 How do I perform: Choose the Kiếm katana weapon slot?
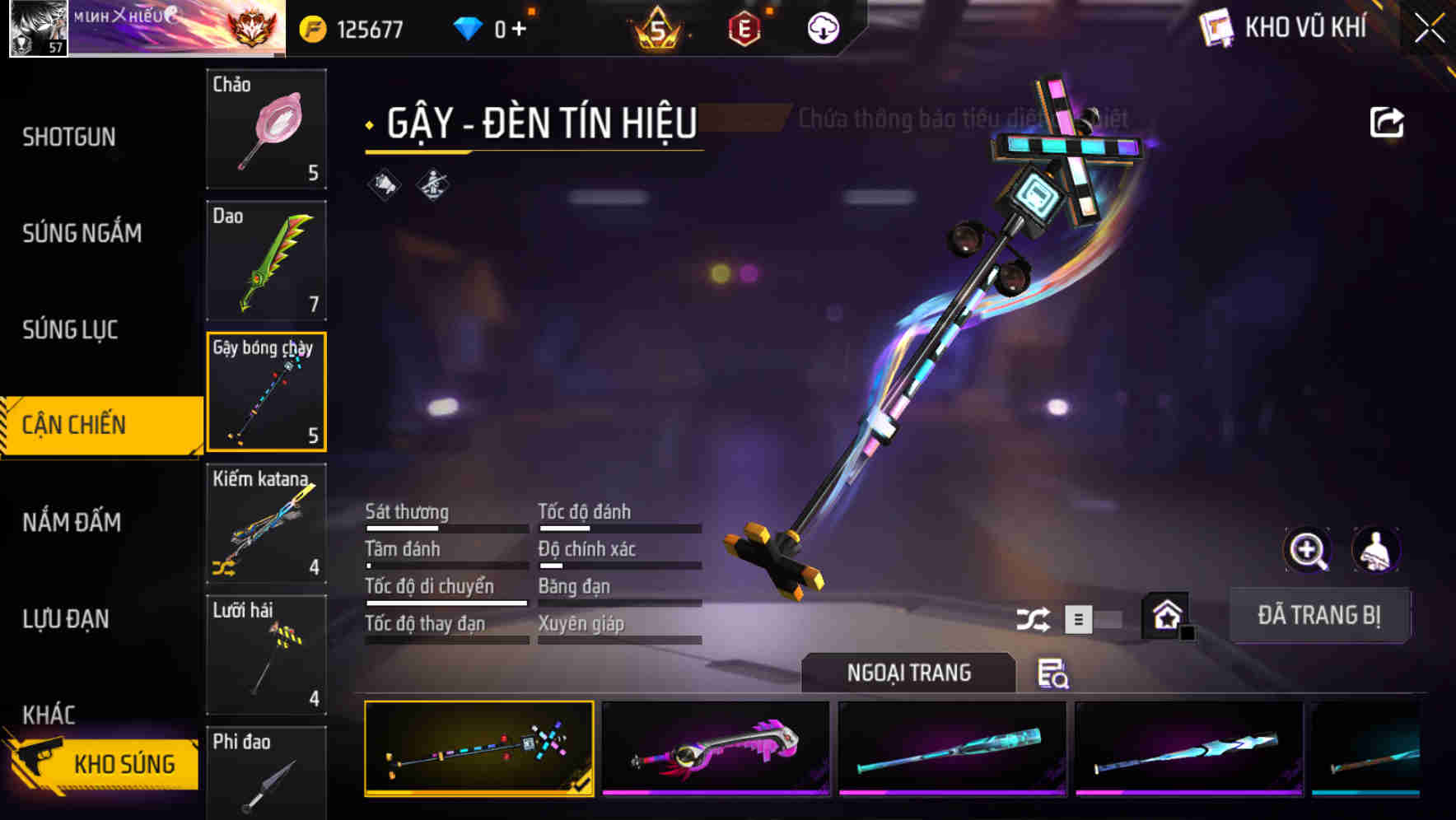tap(266, 524)
